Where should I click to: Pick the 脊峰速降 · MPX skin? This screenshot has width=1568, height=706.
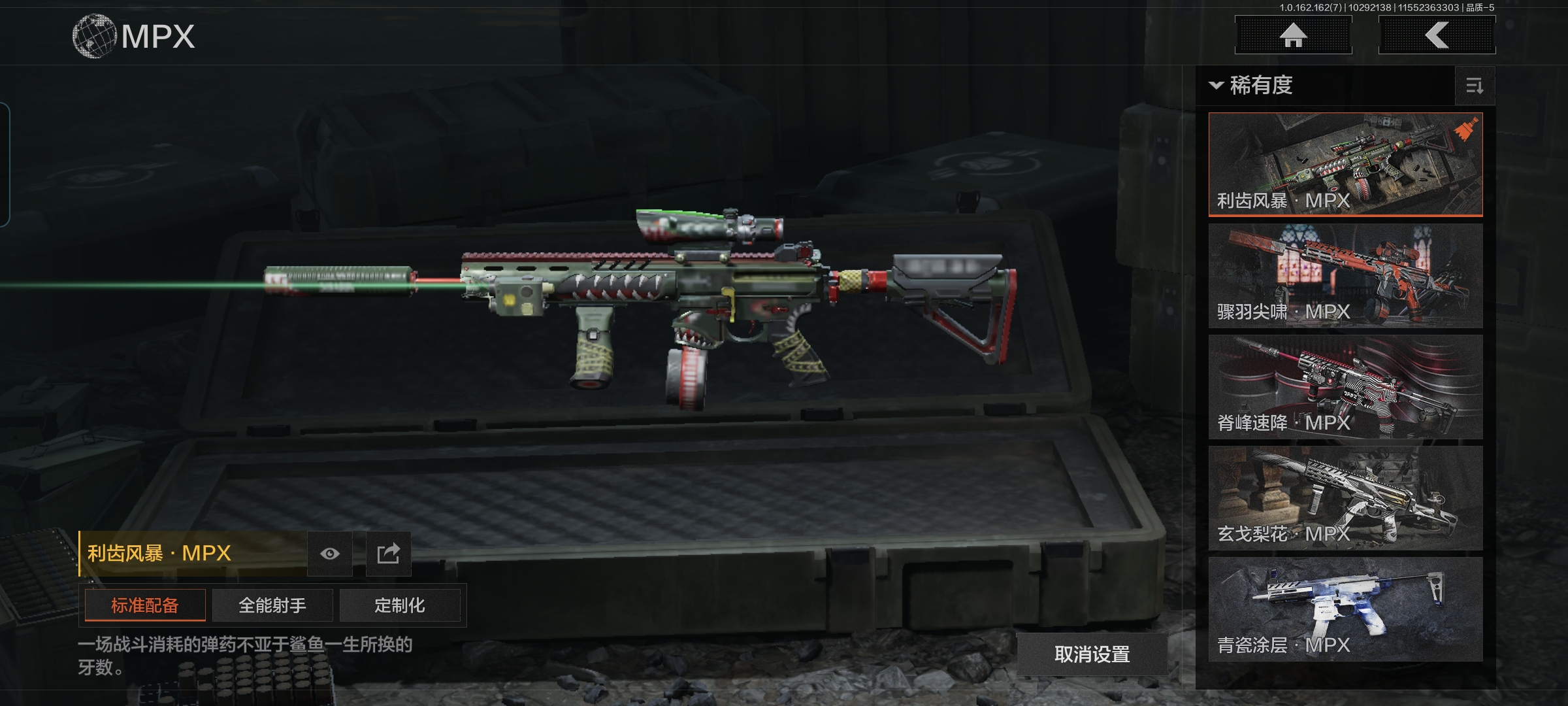coord(1345,386)
